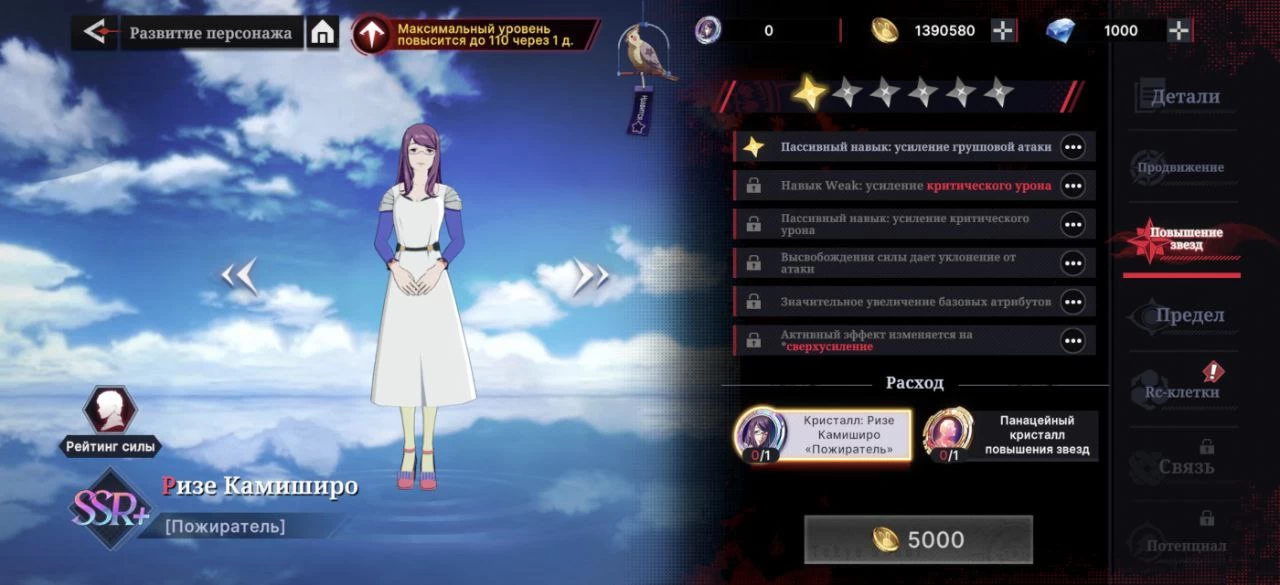Add more gold coins with plus button

tap(1003, 31)
